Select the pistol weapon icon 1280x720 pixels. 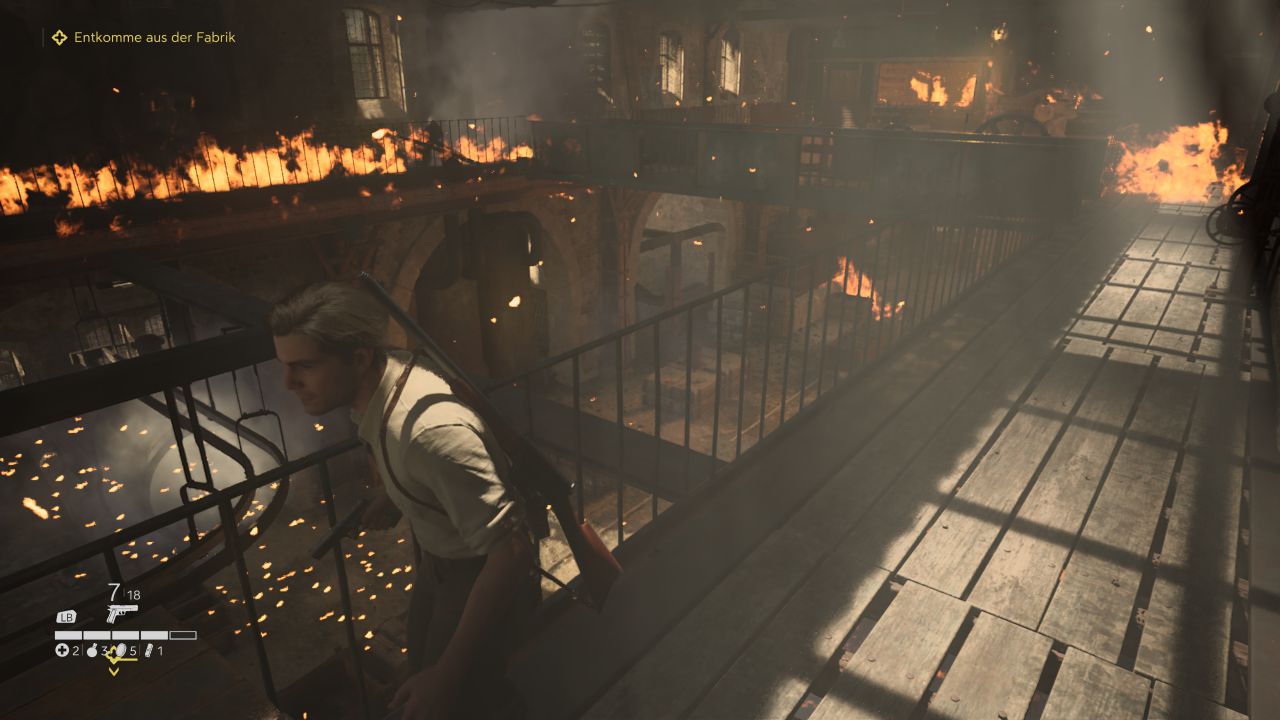point(121,613)
